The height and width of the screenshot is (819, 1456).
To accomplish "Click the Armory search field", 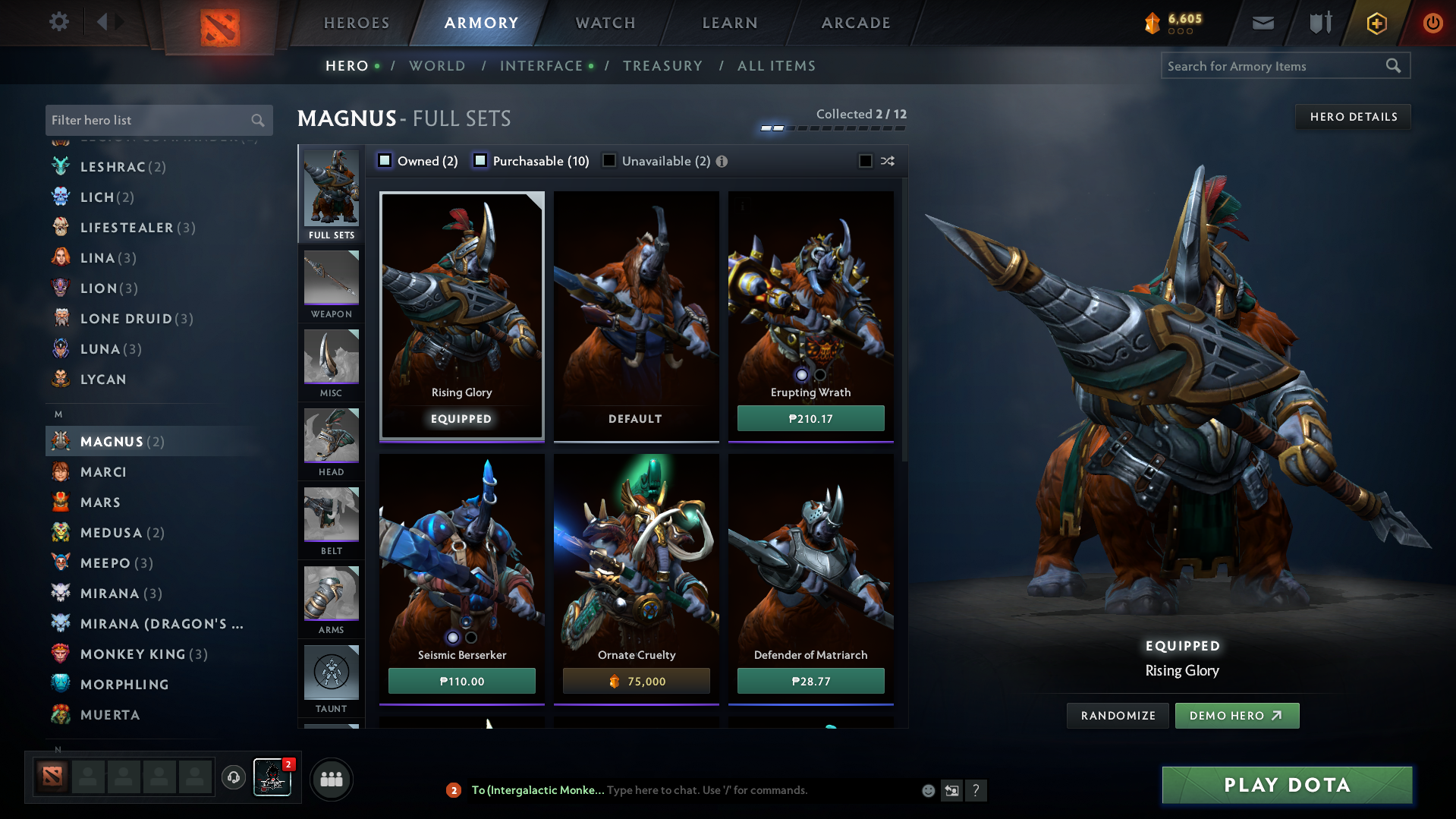I will pos(1275,66).
